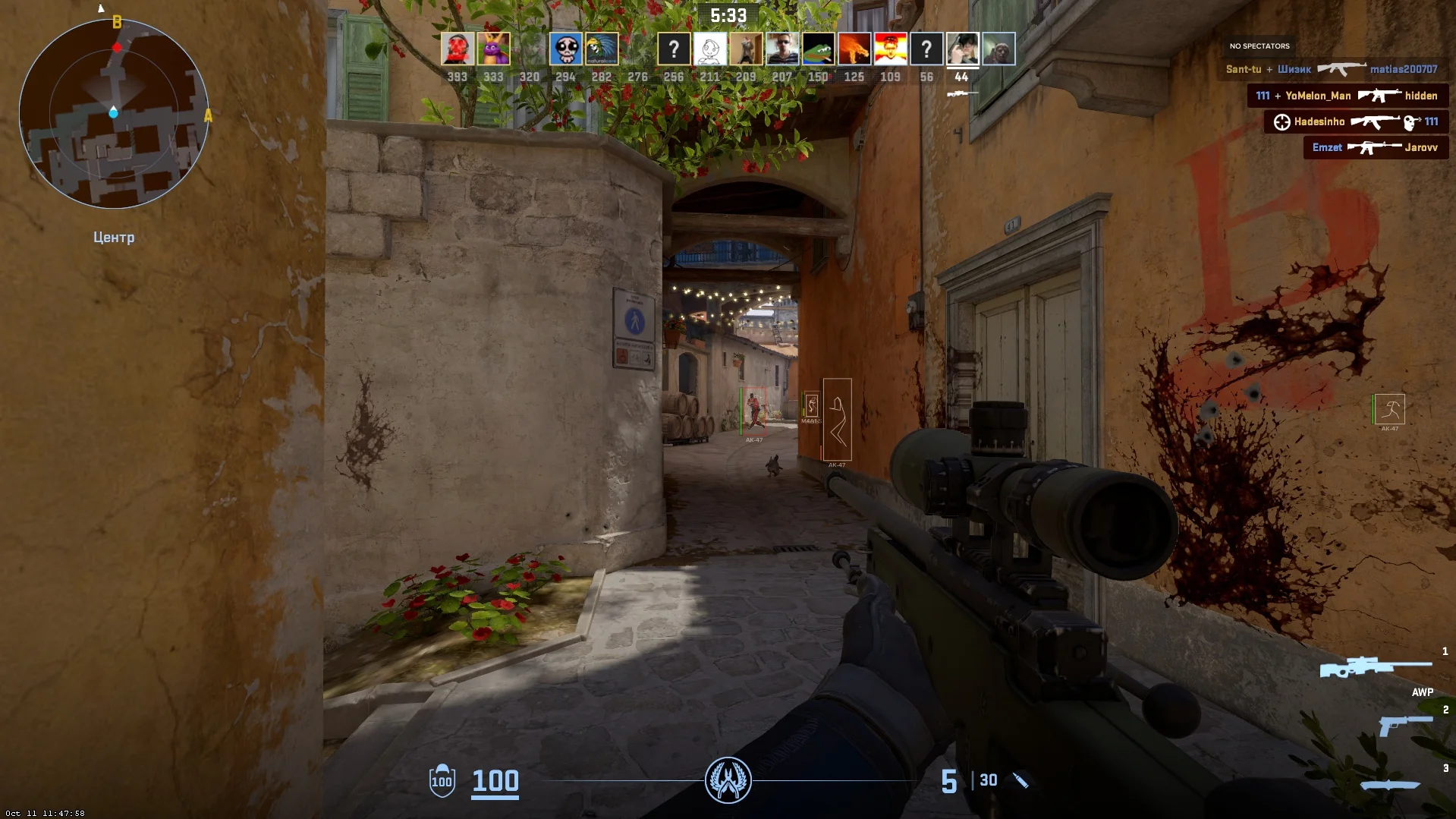The image size is (1456, 819).
Task: Click the armor shield icon
Action: click(442, 780)
